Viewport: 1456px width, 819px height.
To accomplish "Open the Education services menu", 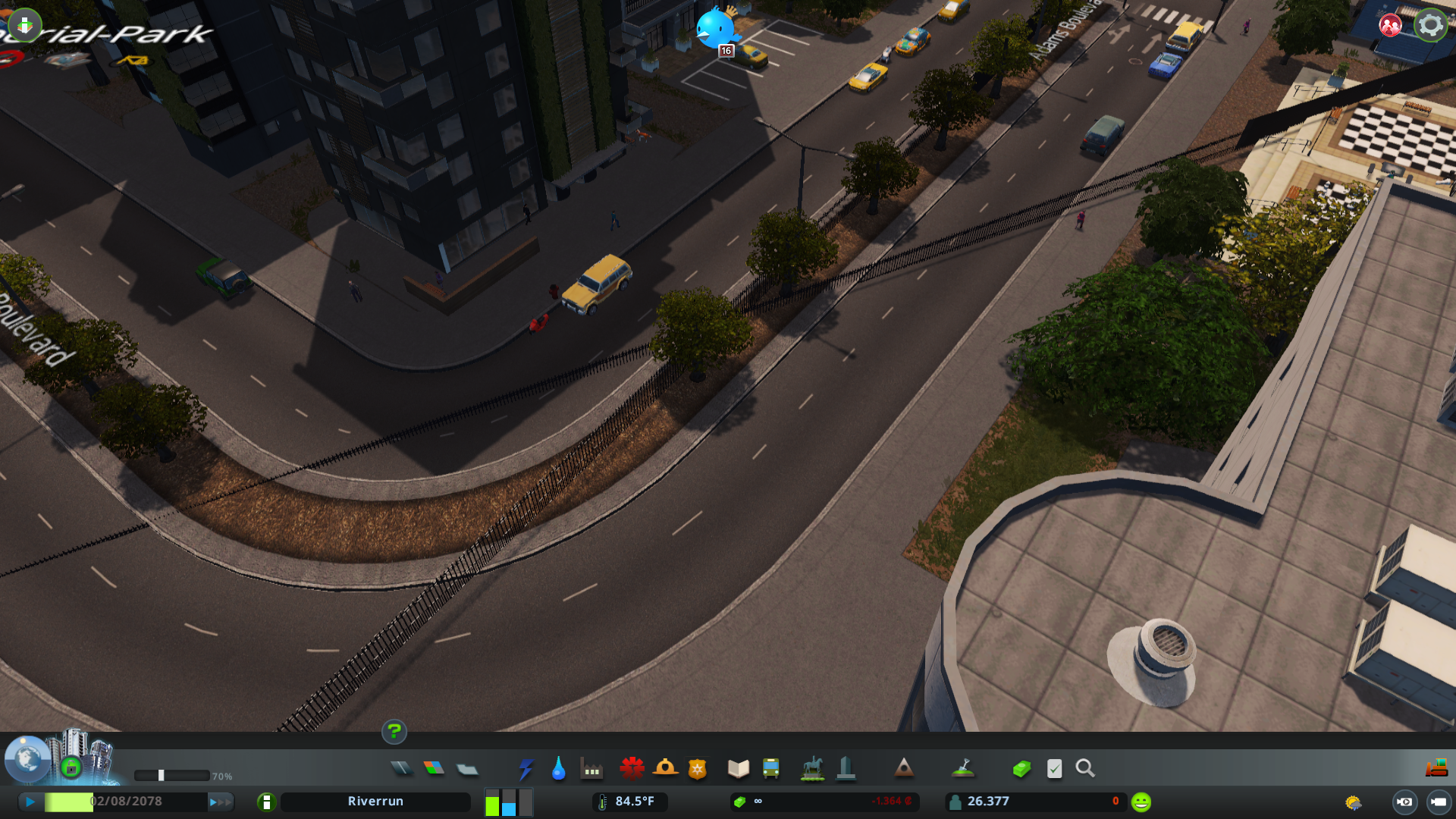I will point(738,768).
